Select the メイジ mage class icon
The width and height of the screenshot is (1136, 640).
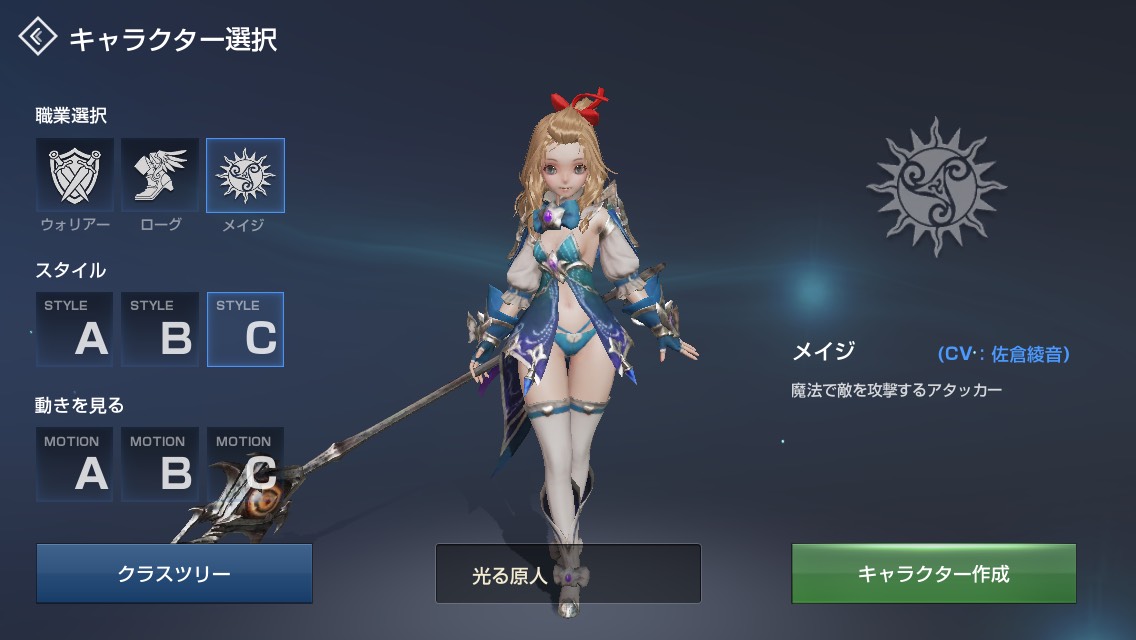245,175
